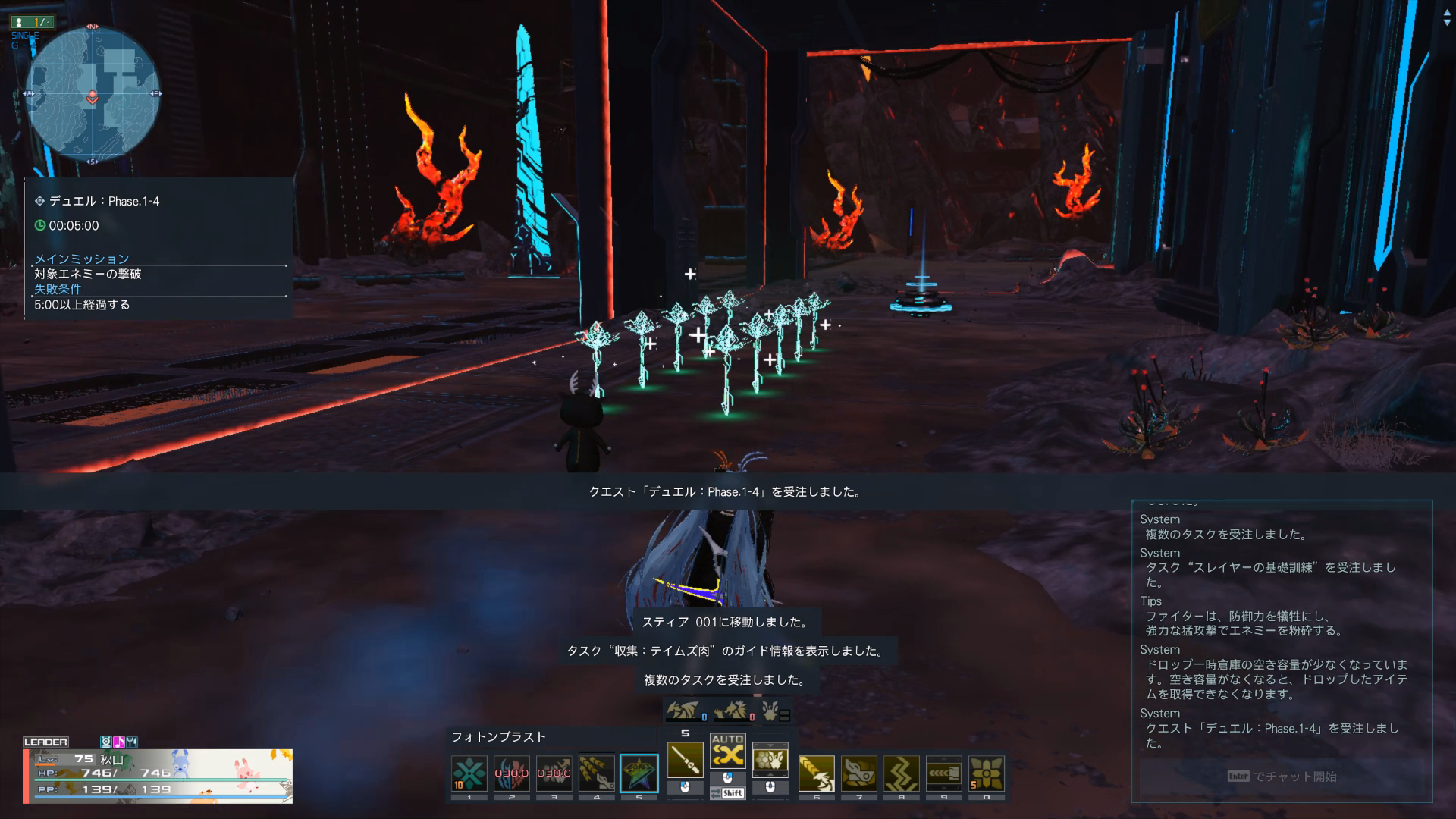Click the LEADER badge on the party panel

point(45,742)
